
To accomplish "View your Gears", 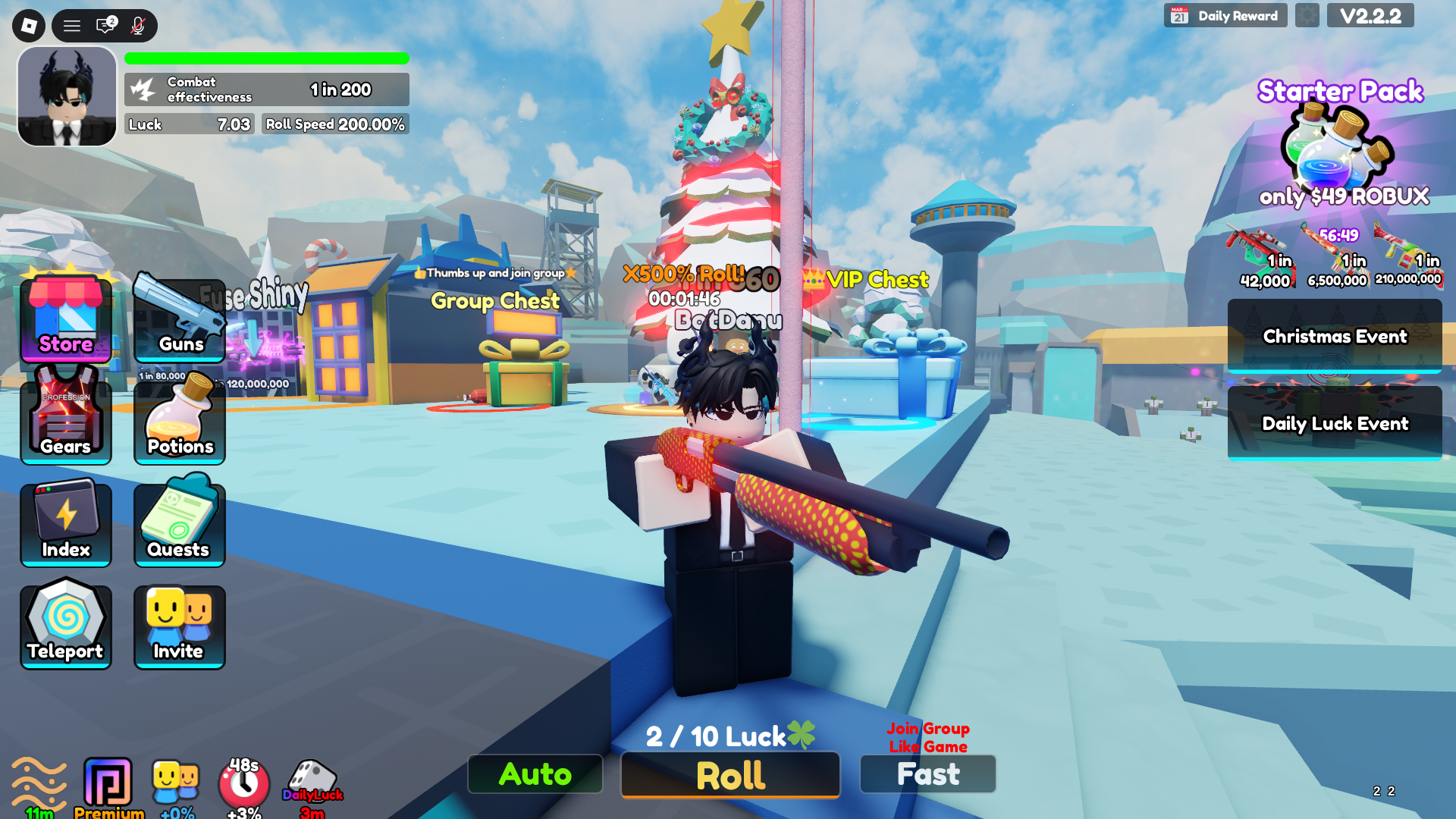I will point(66,421).
